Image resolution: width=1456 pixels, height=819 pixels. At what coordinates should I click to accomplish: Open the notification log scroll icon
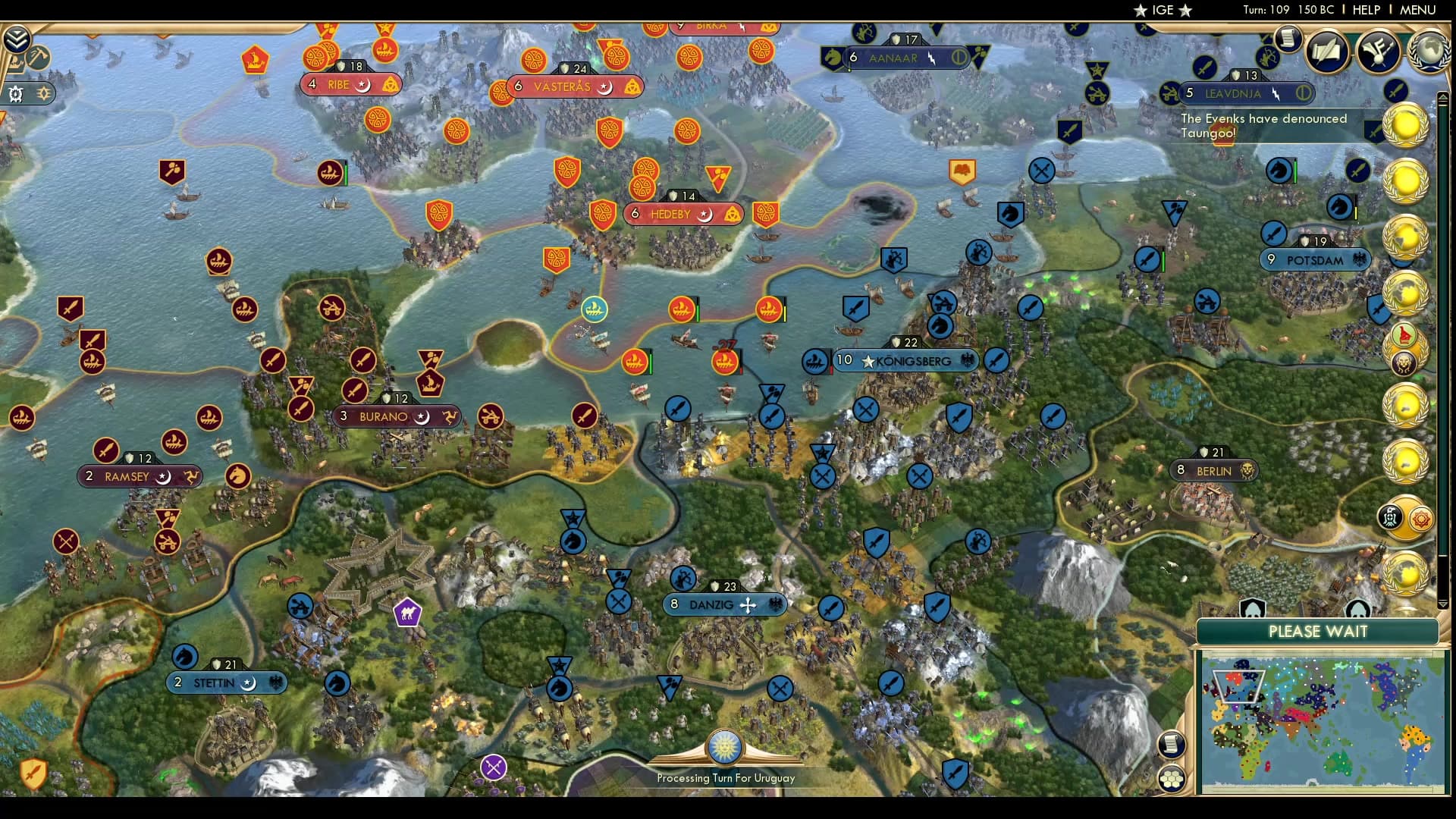pyautogui.click(x=1287, y=38)
